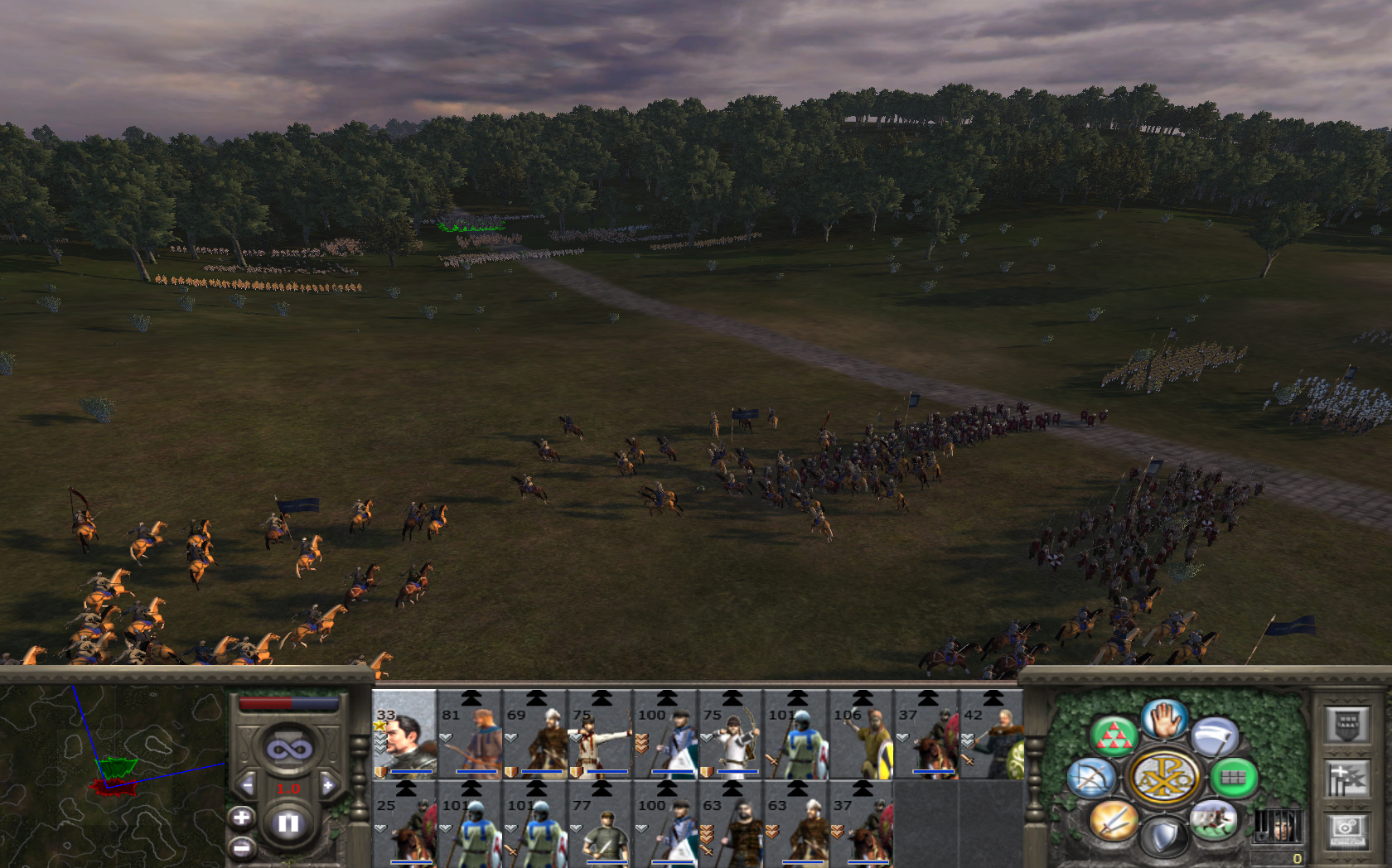This screenshot has height=868, width=1392.
Task: Select the general's unit card with 33 men
Action: pyautogui.click(x=404, y=735)
